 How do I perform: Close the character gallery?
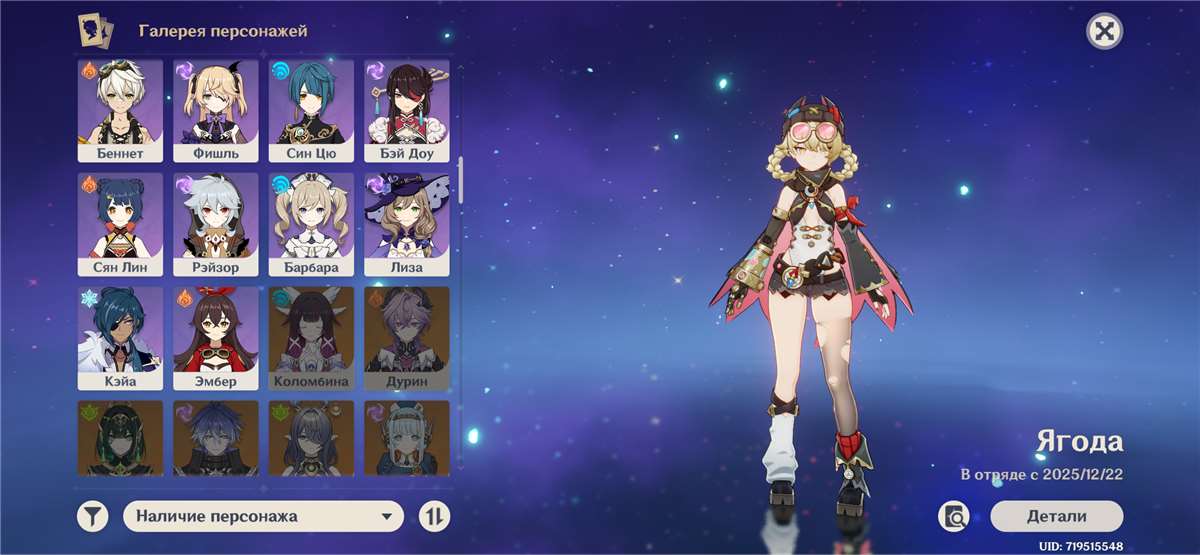point(1104,31)
